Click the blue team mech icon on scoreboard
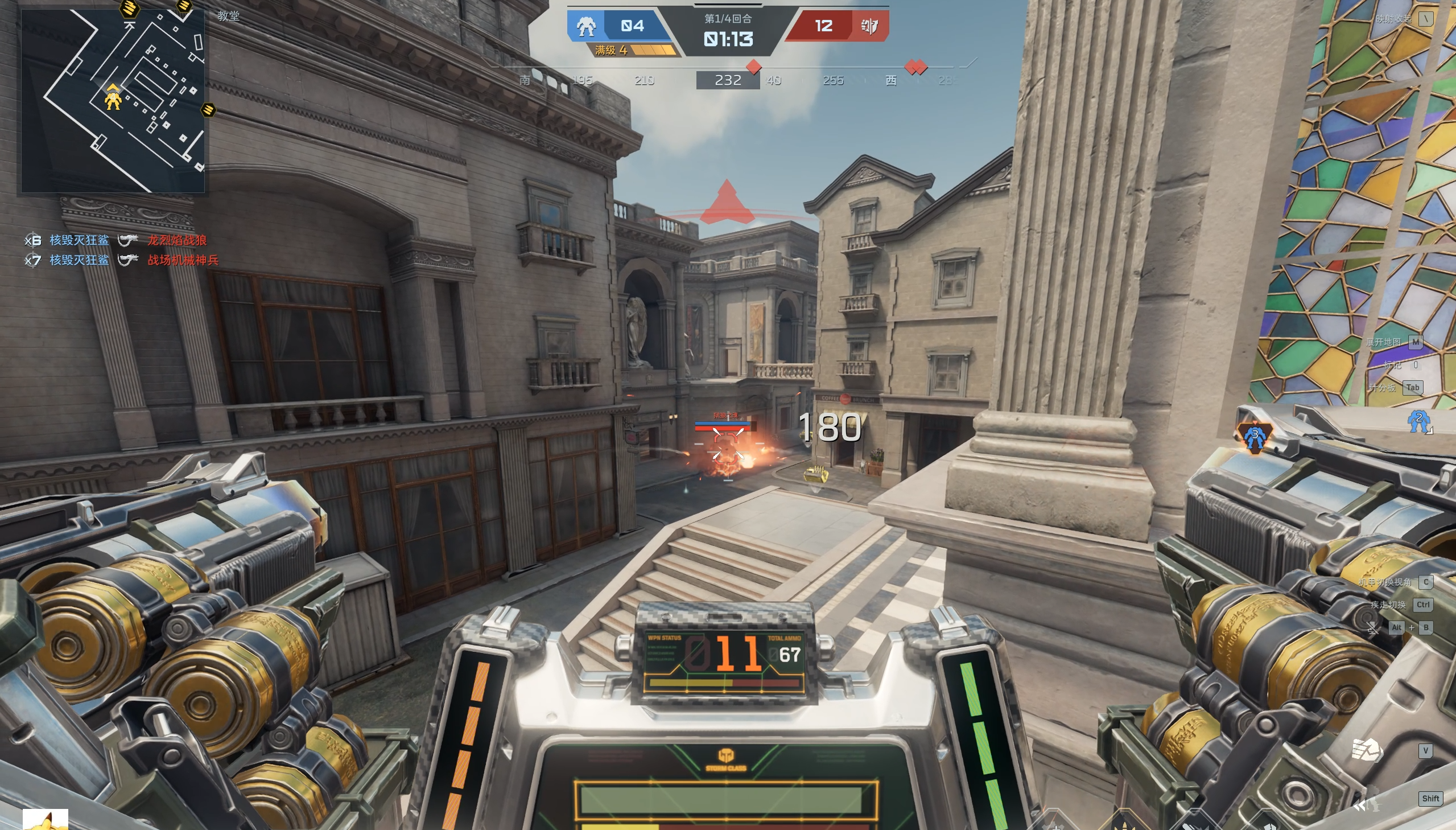Viewport: 1456px width, 830px height. (585, 26)
